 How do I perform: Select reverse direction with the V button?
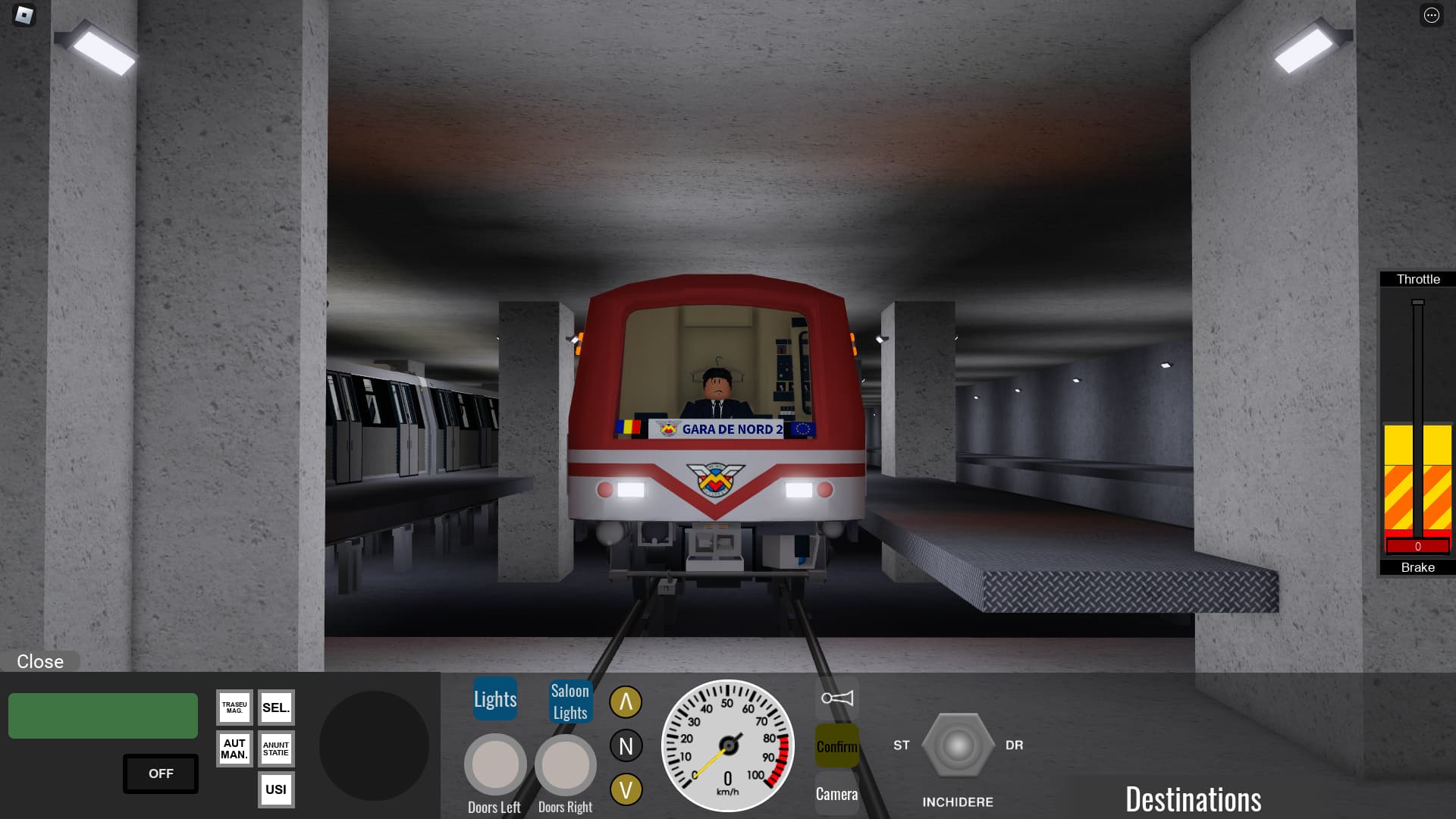pos(626,791)
